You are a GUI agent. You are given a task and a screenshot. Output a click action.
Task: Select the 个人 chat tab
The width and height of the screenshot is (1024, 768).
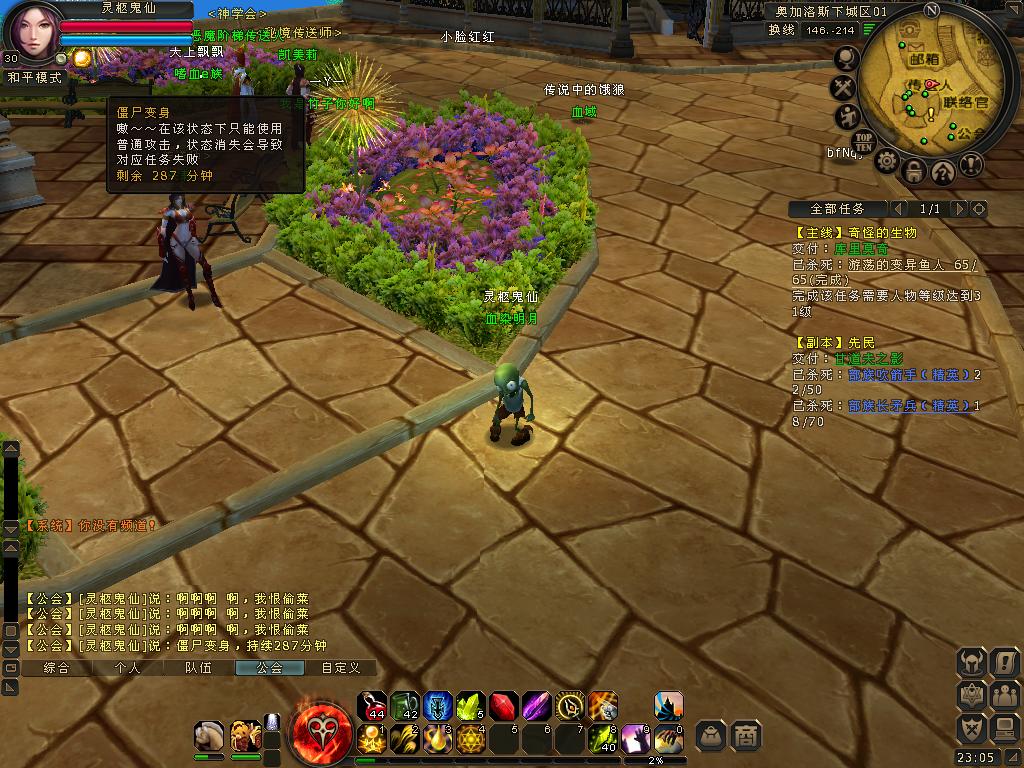[x=127, y=668]
